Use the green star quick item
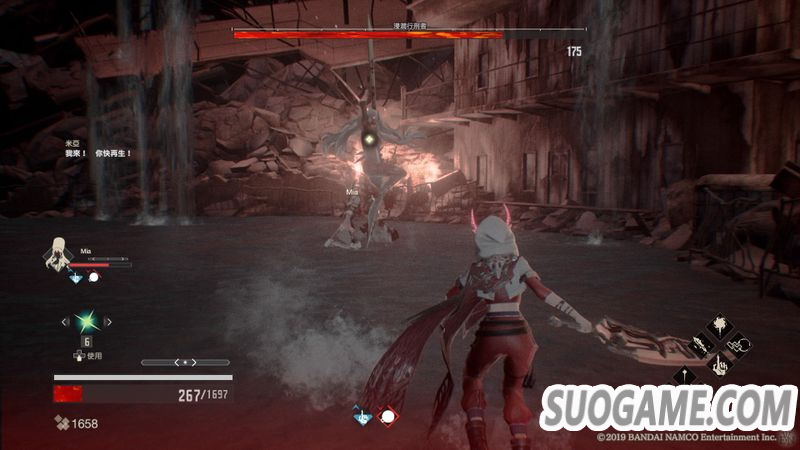Screen dimensions: 800x450 [x=86, y=322]
